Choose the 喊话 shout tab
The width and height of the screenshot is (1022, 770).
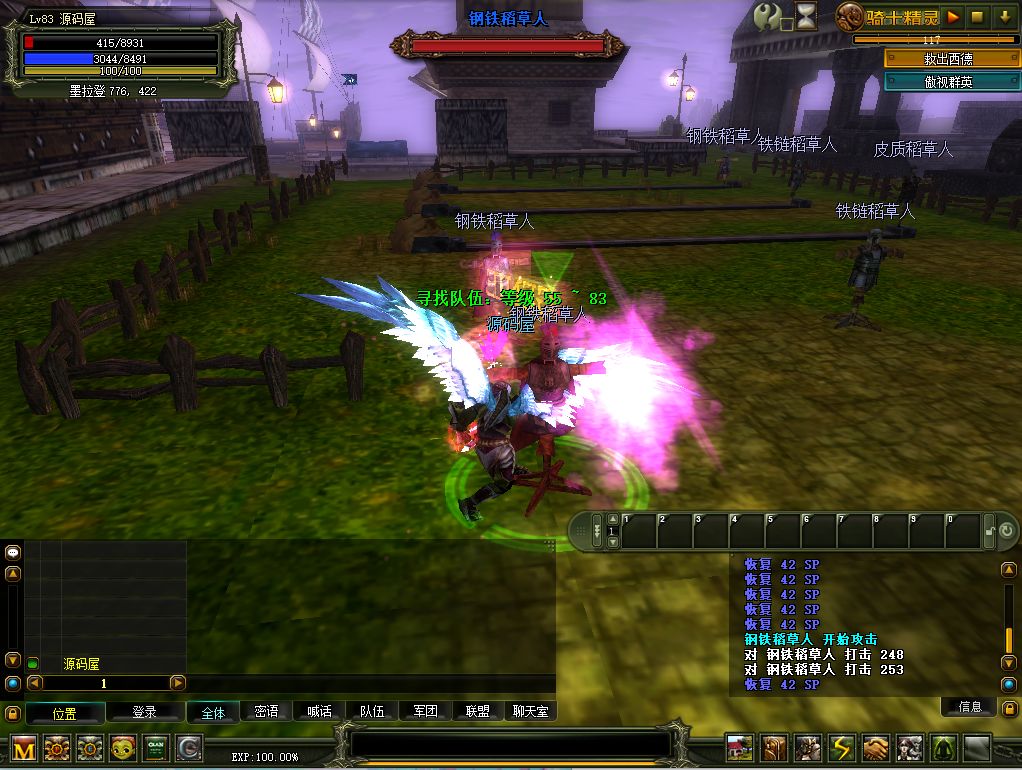(x=319, y=712)
